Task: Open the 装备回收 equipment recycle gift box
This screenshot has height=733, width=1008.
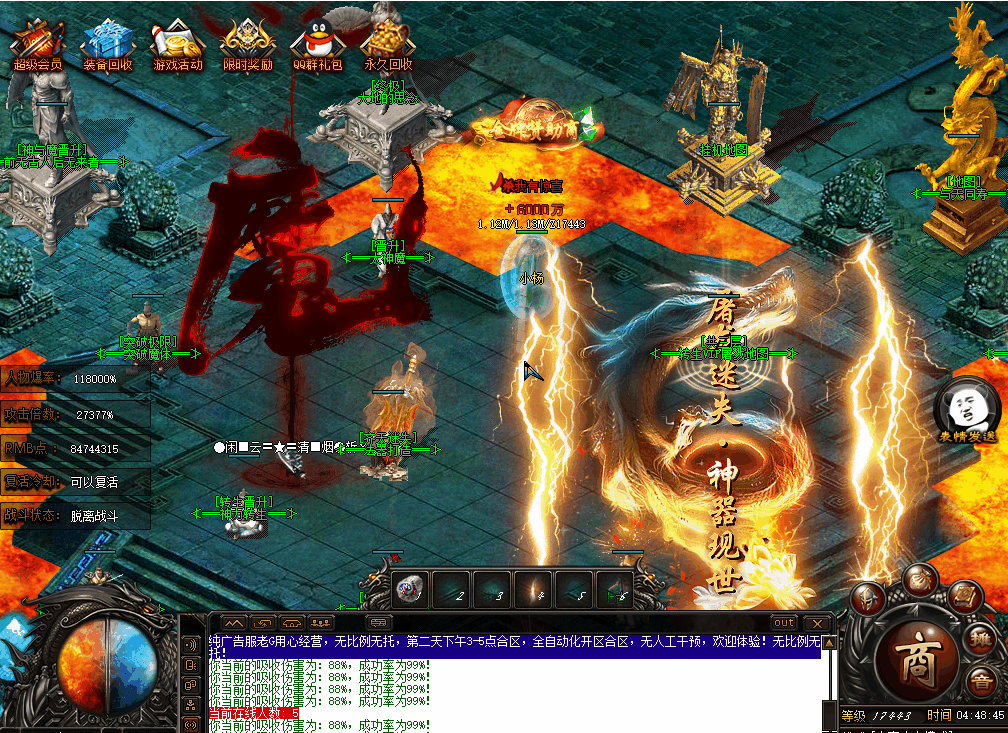Action: tap(106, 40)
